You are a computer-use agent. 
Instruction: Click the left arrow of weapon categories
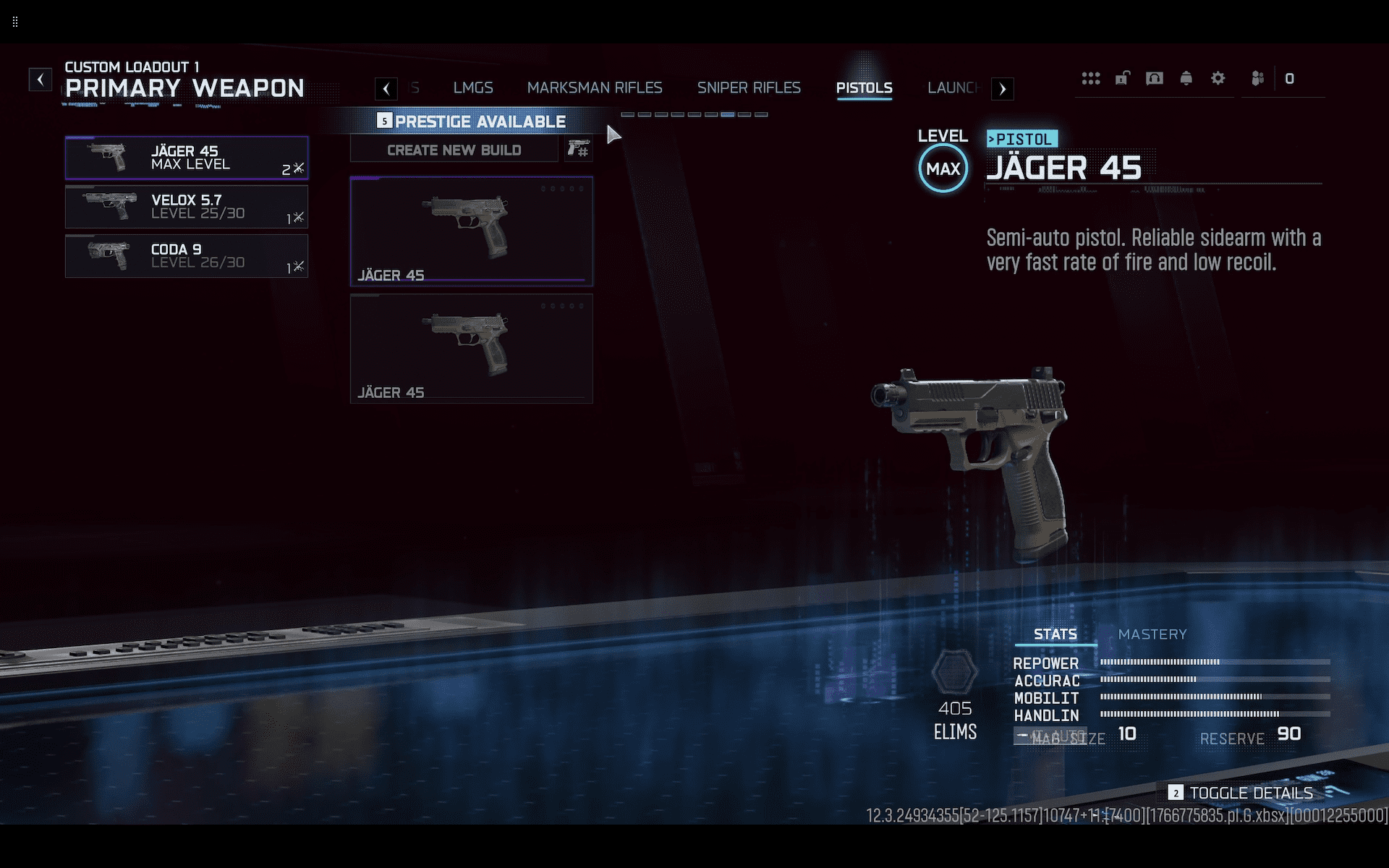click(386, 89)
